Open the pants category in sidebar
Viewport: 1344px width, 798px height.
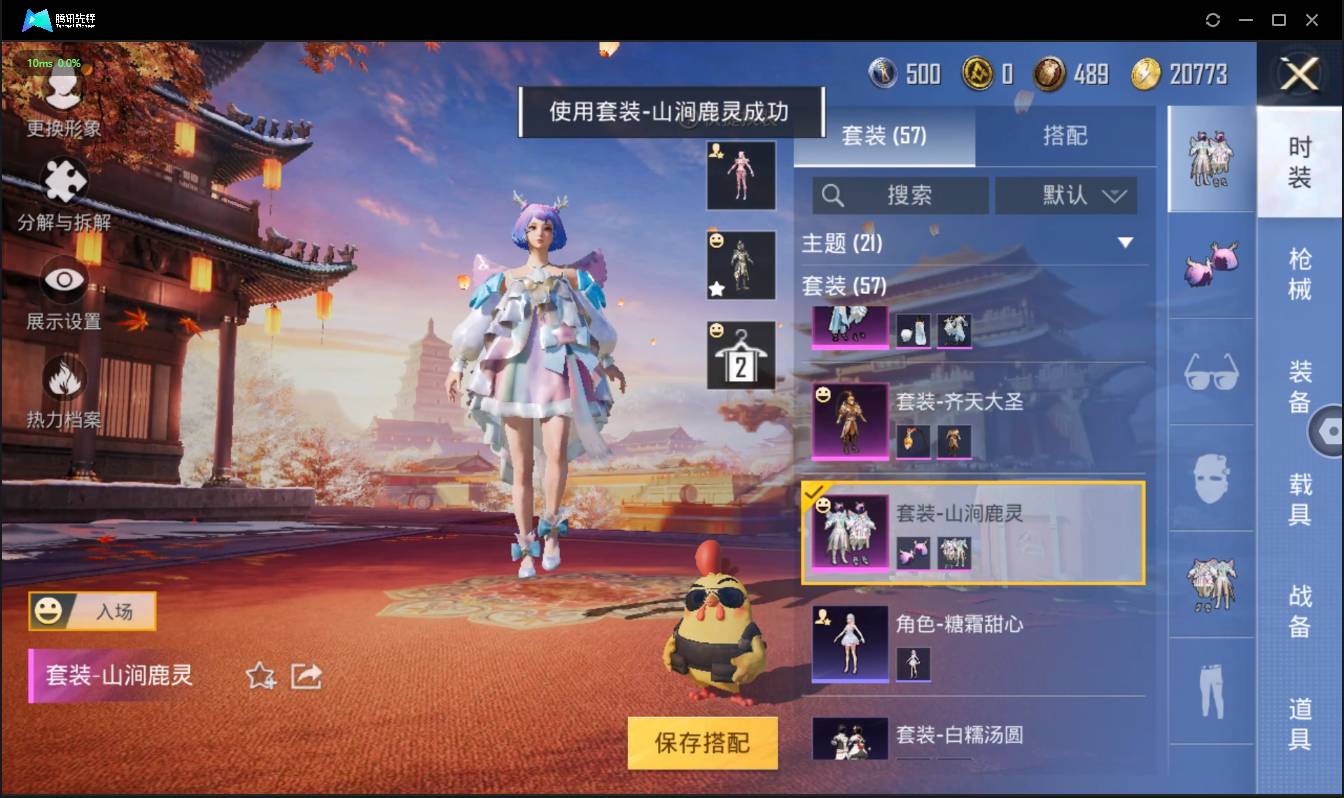[1210, 690]
